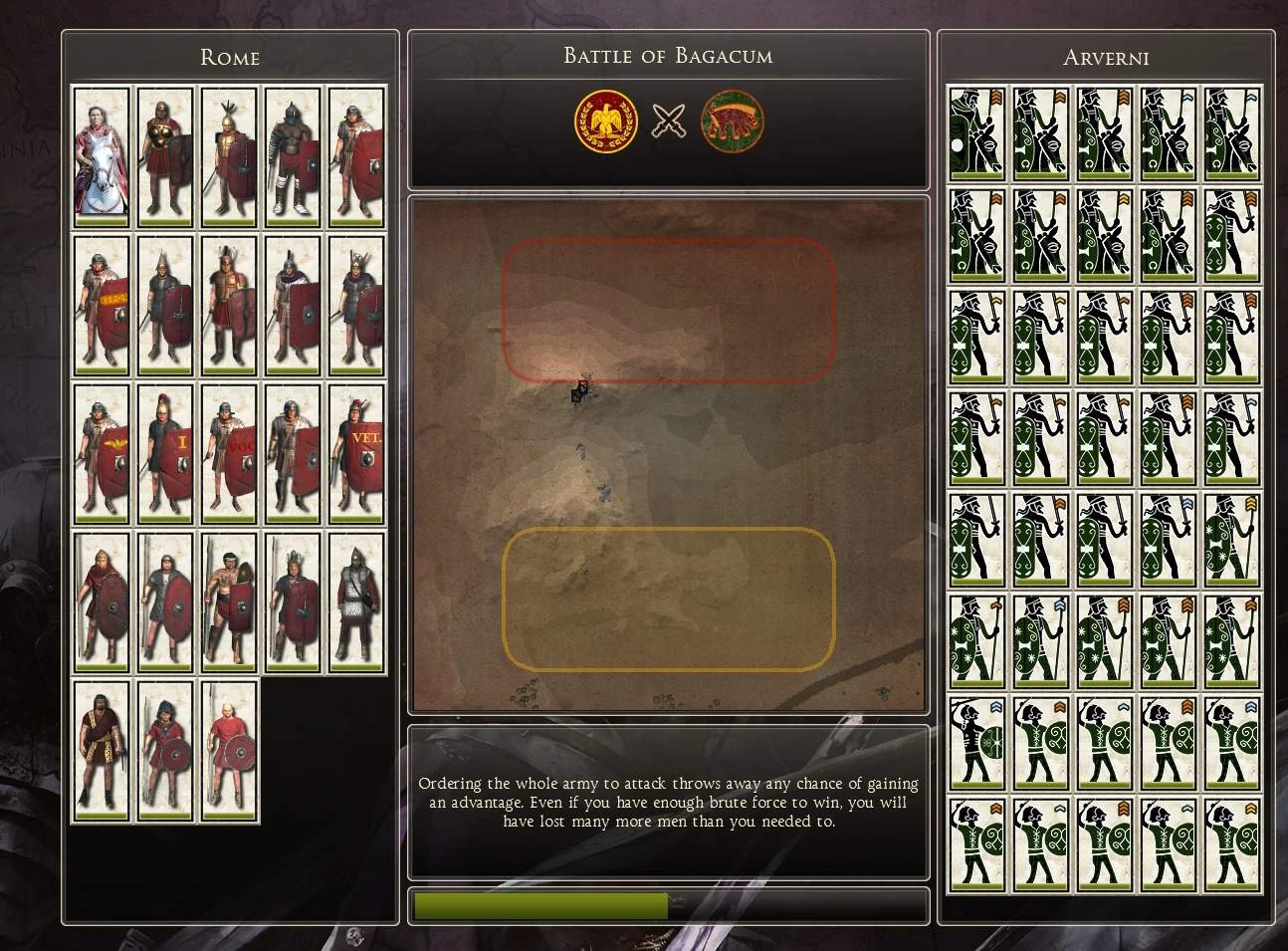The height and width of the screenshot is (951, 1288).
Task: Select the VET-labeled veteran legionary unit card
Action: [355, 453]
